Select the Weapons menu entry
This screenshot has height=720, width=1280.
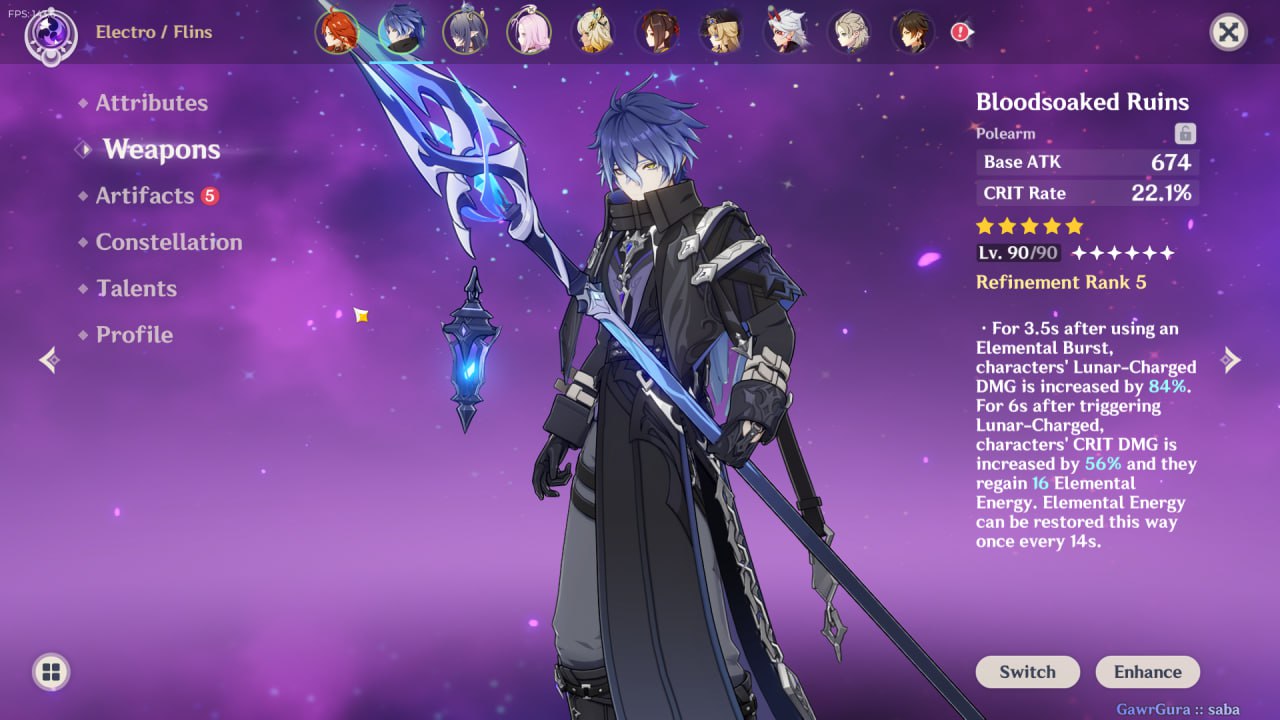click(x=161, y=150)
